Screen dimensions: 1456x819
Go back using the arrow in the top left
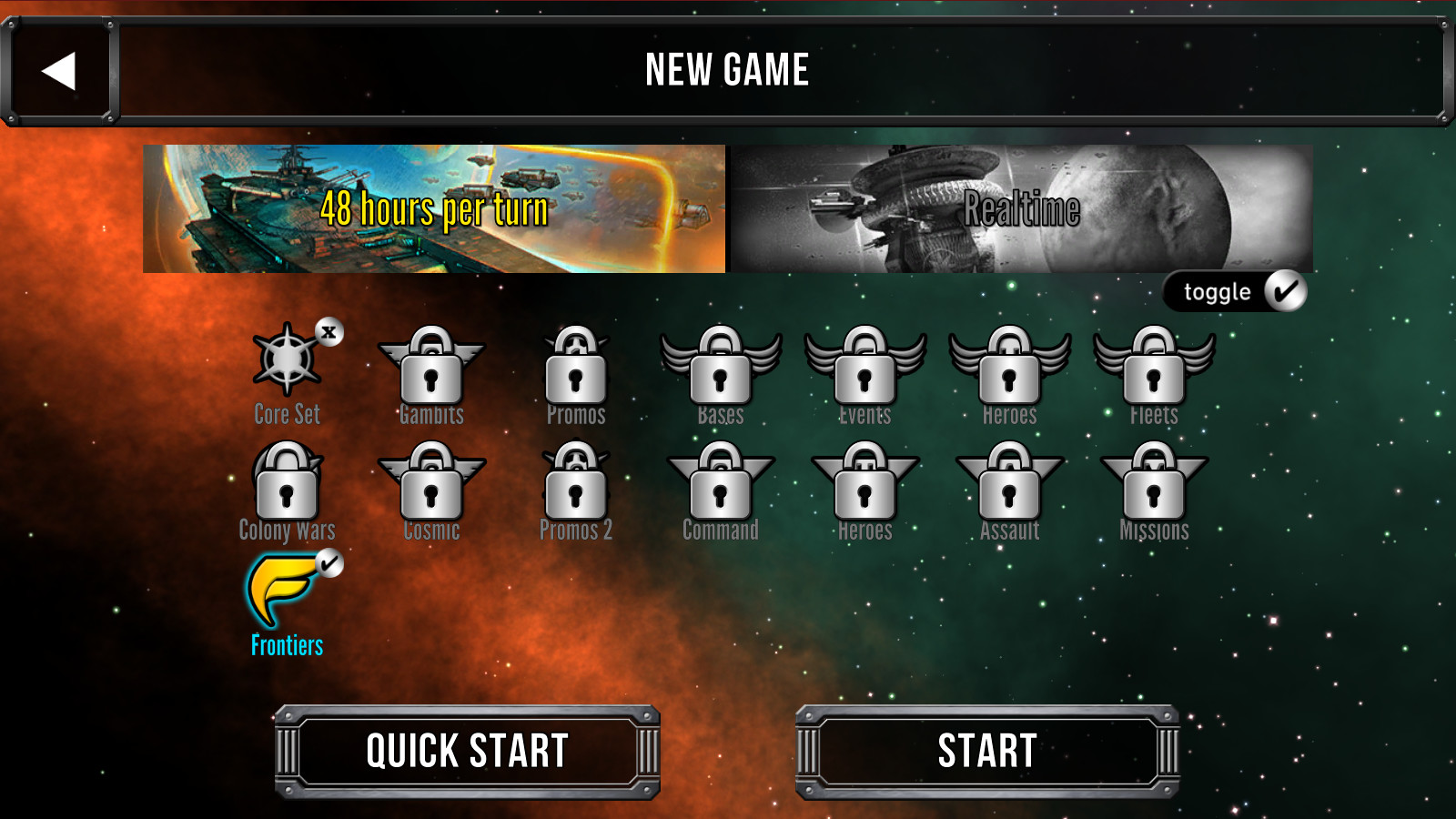point(59,69)
